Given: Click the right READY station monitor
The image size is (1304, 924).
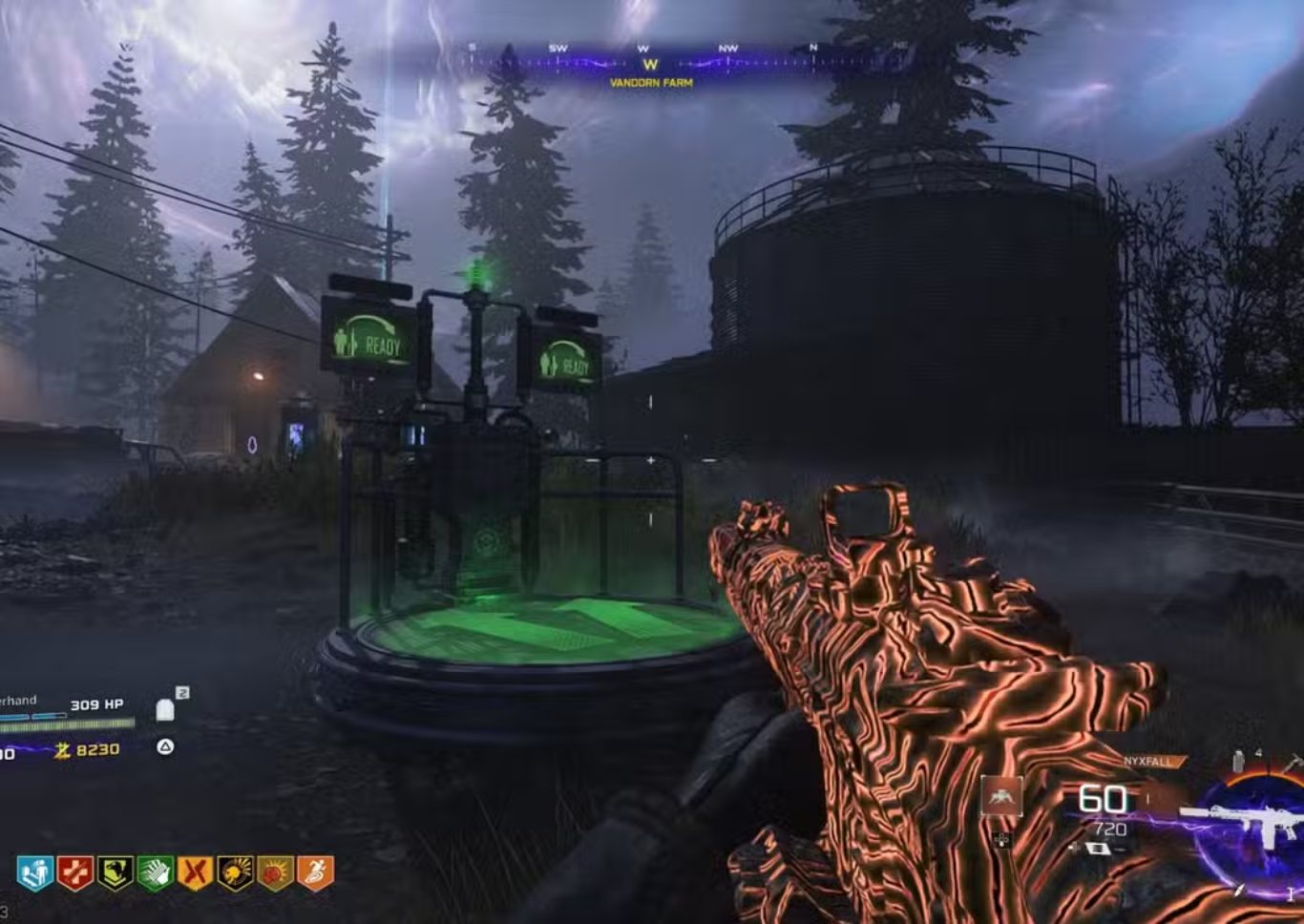Looking at the screenshot, I should (x=565, y=361).
